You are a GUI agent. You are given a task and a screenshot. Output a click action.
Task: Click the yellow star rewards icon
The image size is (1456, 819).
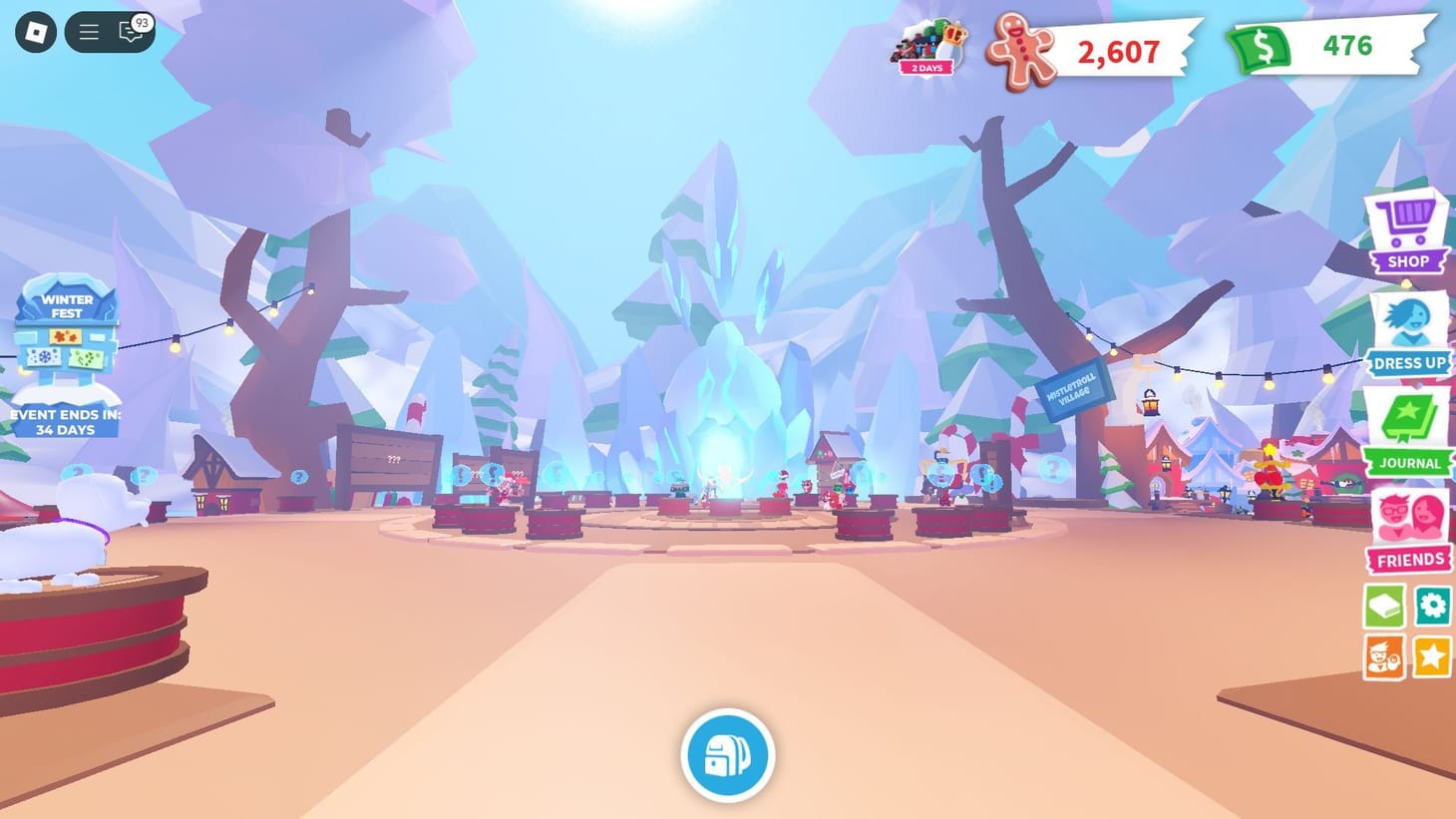pyautogui.click(x=1432, y=656)
